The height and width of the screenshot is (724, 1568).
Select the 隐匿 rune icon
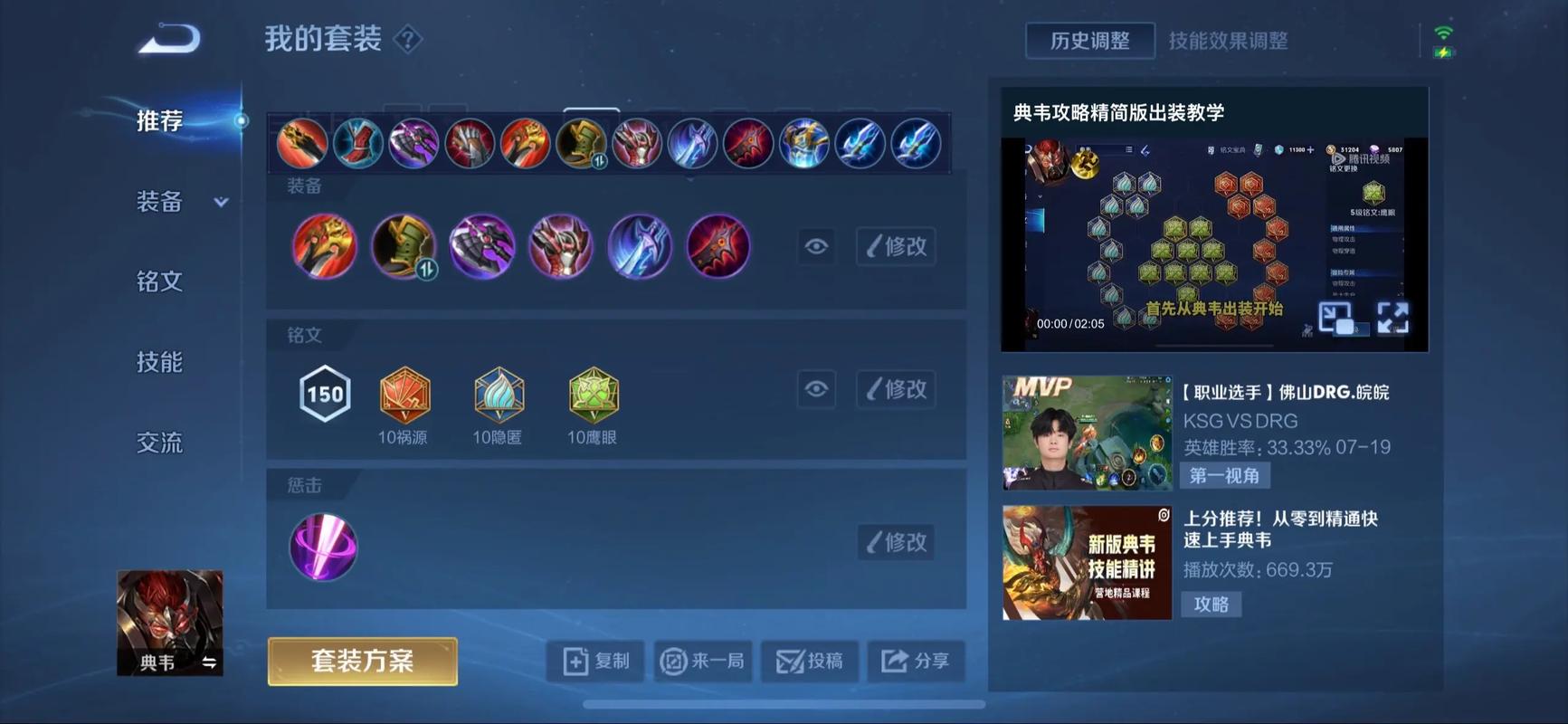pos(499,395)
